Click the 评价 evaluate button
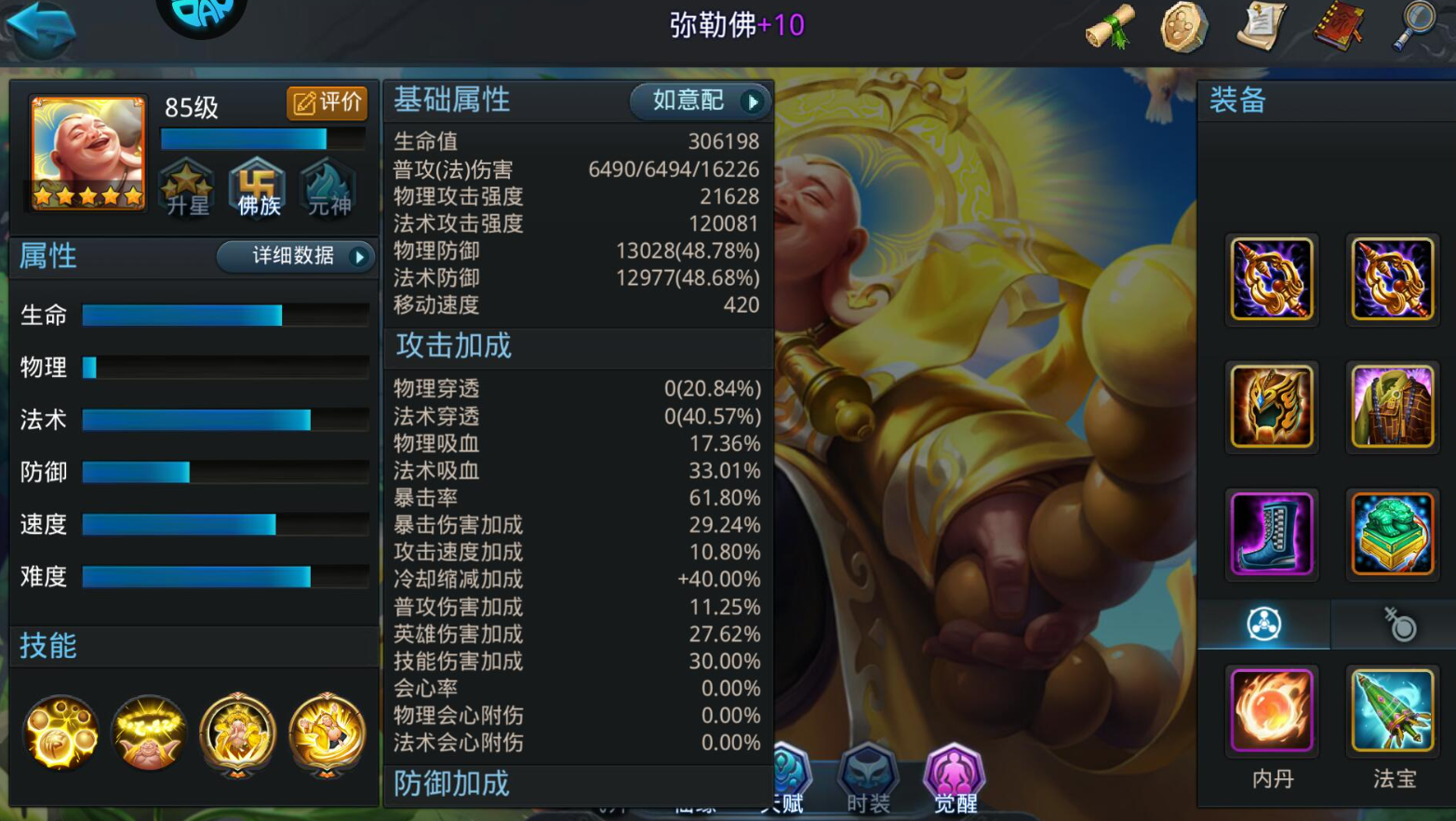 (327, 103)
